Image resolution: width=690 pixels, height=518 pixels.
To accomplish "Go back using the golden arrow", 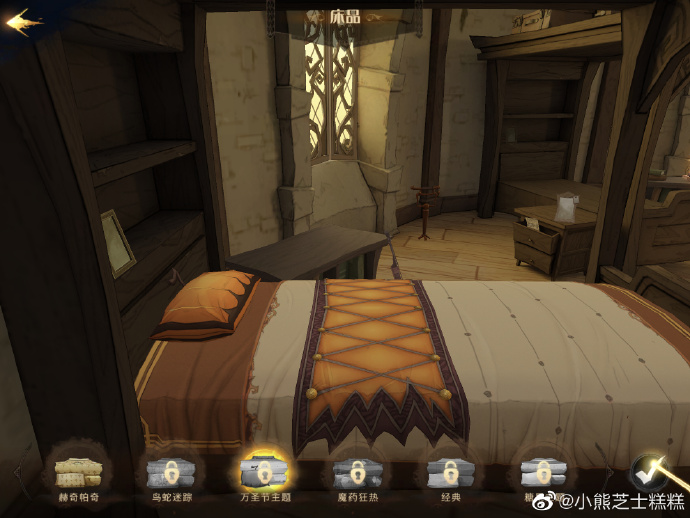I will [24, 22].
